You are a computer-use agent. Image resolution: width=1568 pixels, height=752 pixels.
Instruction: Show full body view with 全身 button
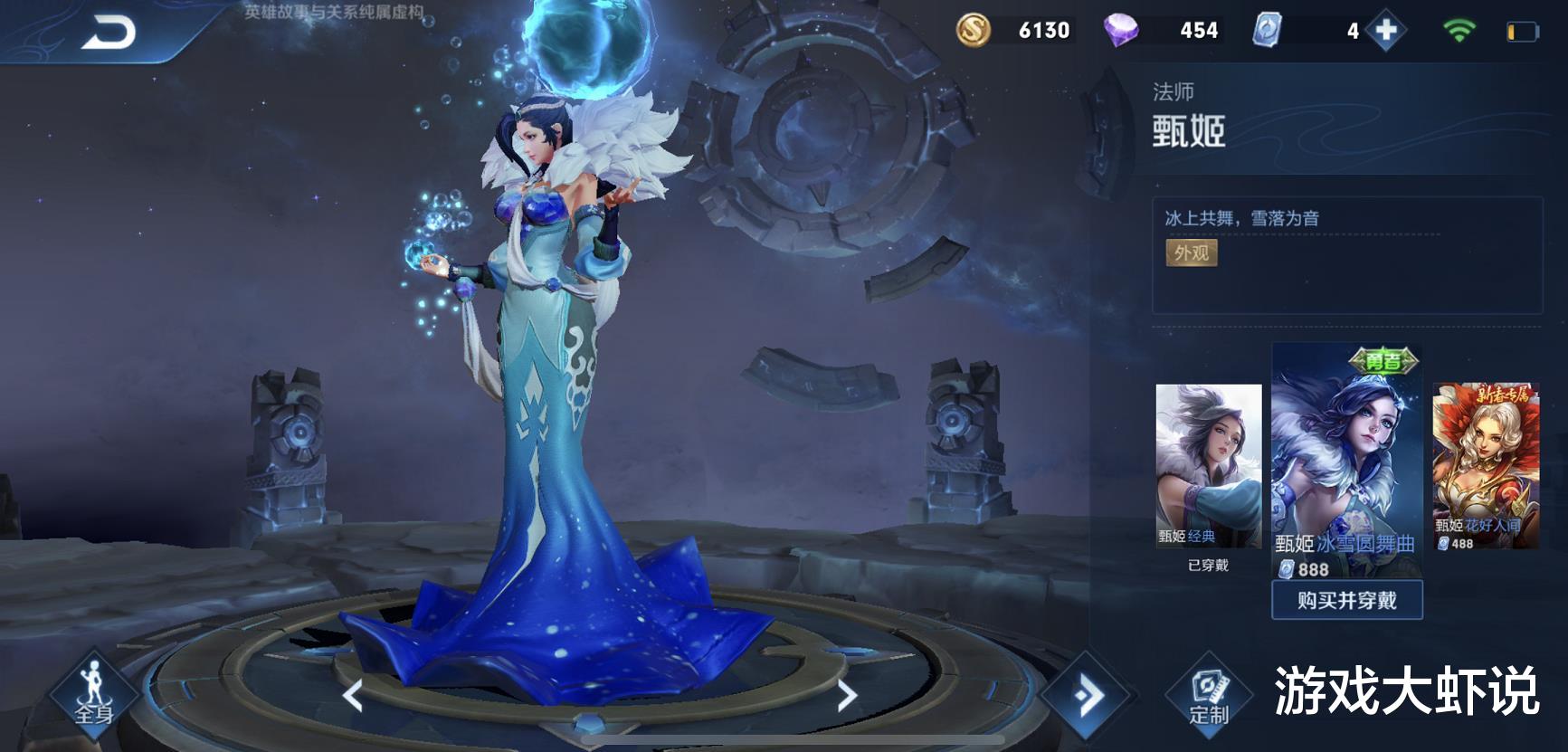point(94,697)
